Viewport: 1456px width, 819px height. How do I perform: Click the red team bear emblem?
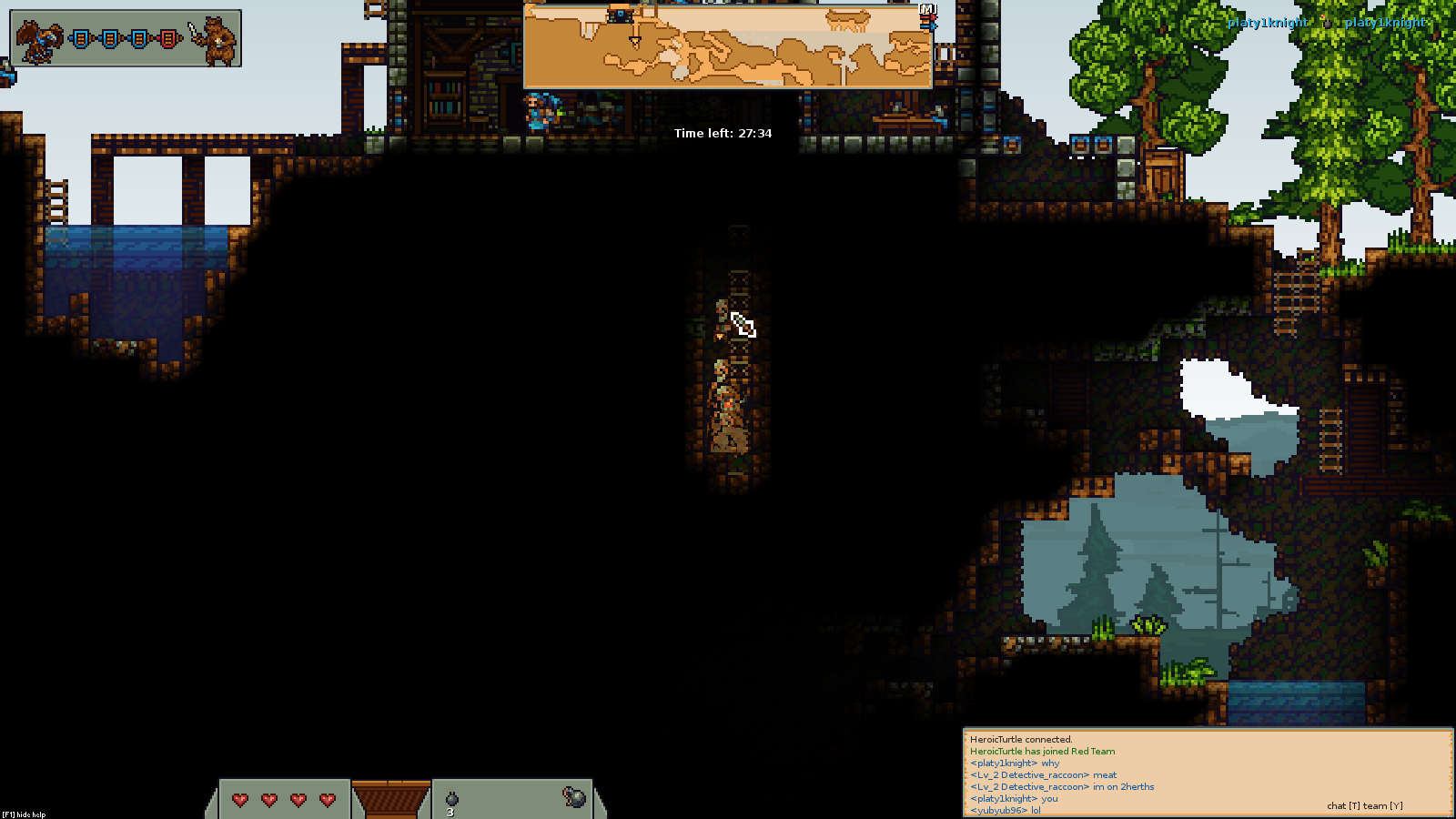[x=215, y=40]
